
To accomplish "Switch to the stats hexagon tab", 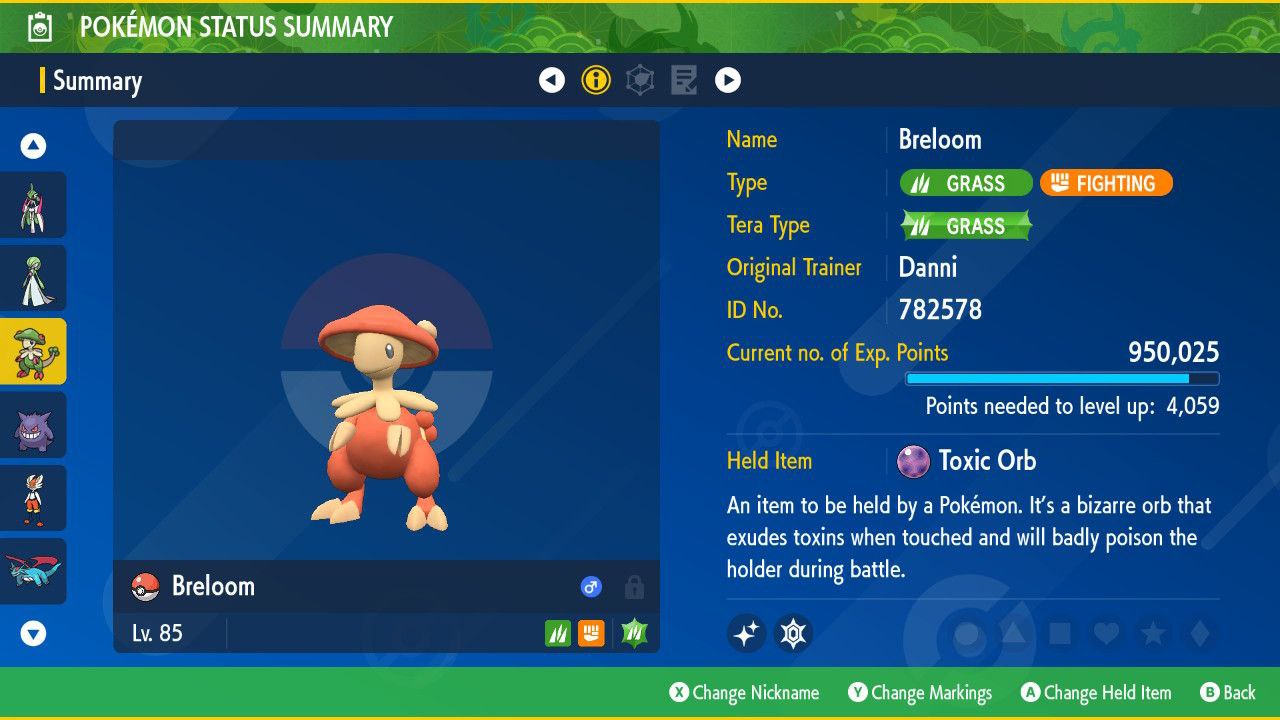I will pyautogui.click(x=640, y=80).
